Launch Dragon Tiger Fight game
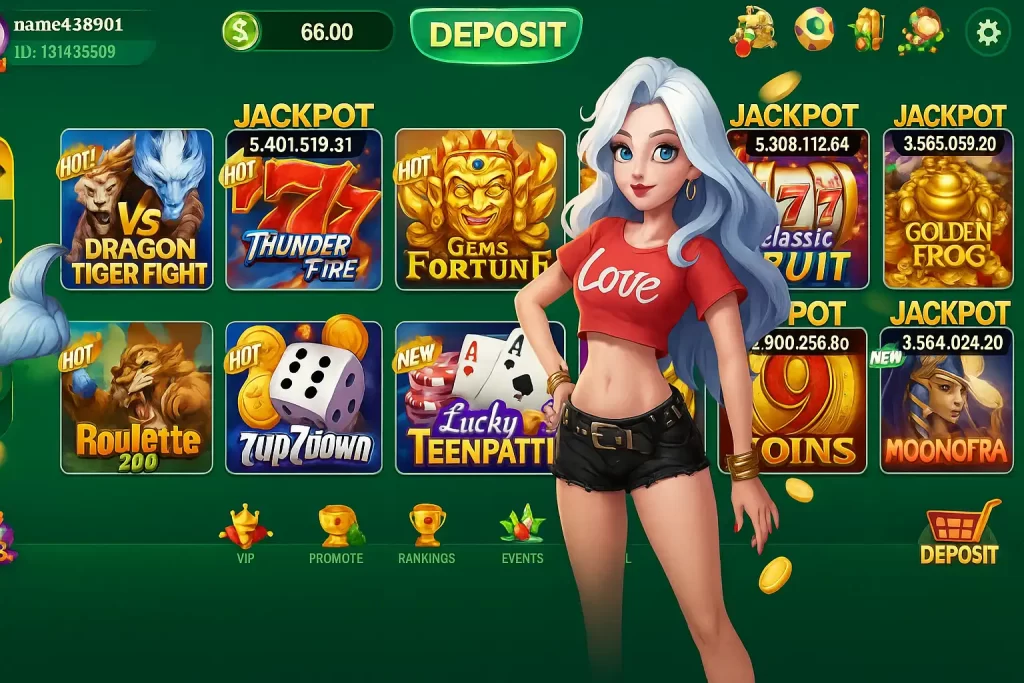 pos(137,210)
